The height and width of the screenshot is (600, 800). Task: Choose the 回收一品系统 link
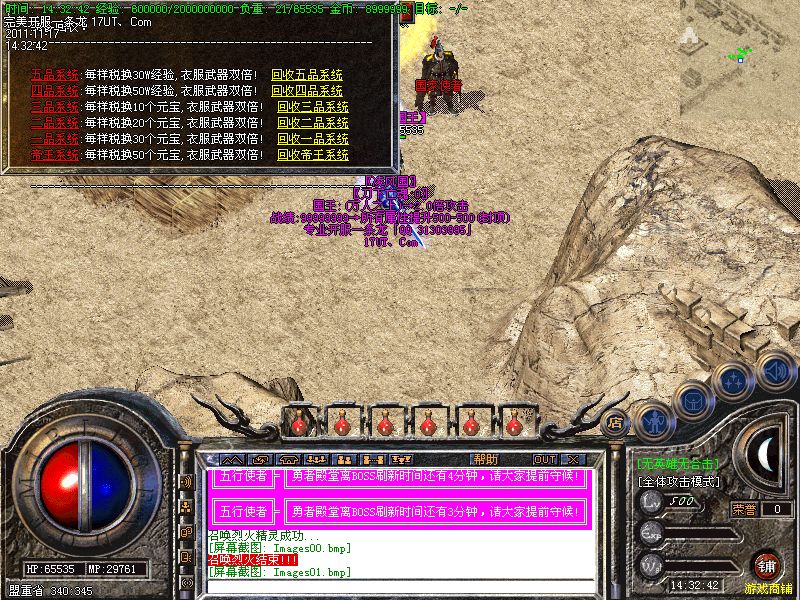(x=313, y=139)
